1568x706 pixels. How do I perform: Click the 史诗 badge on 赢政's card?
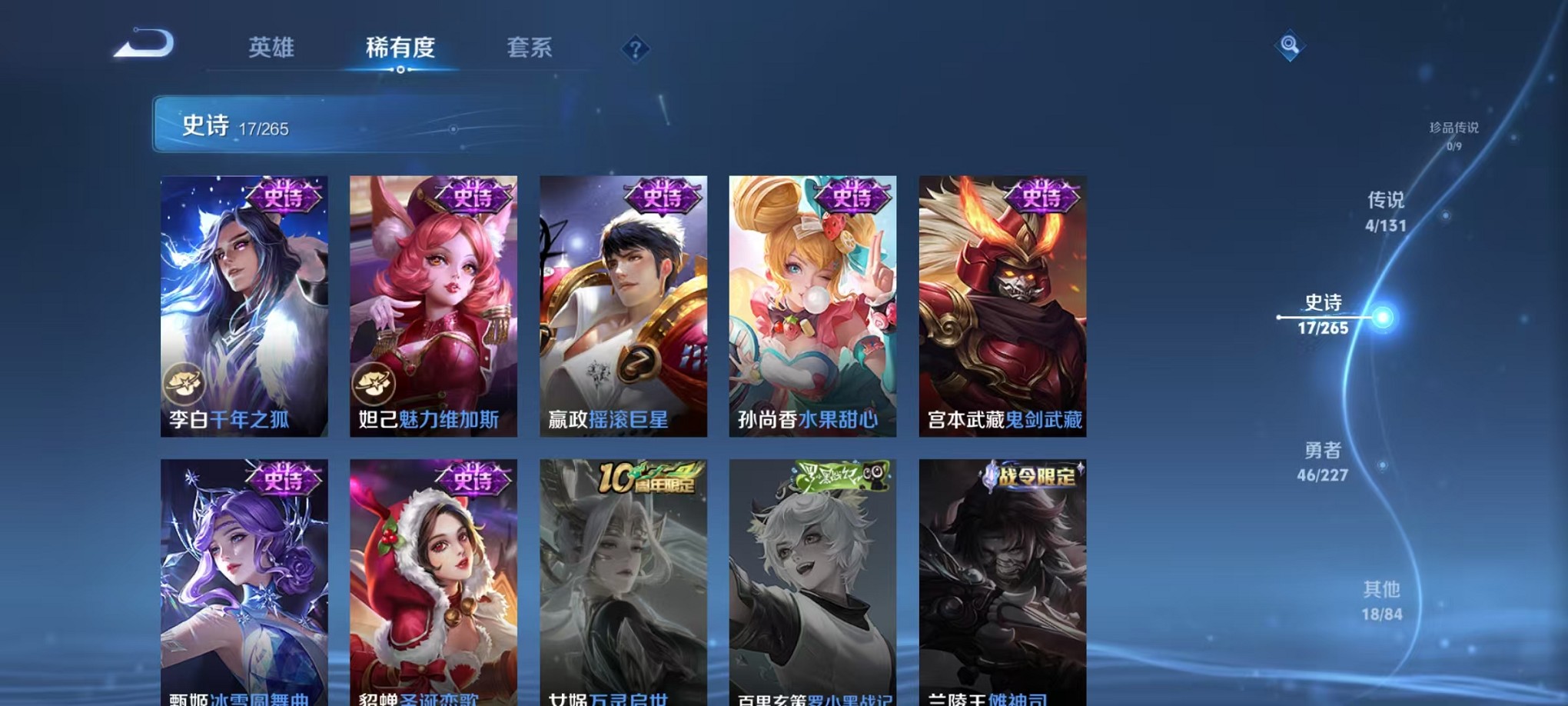click(x=663, y=197)
